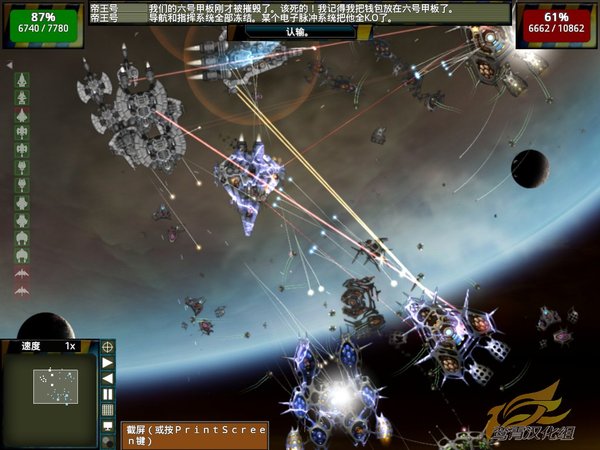600x450 pixels.
Task: Pause the battle
Action: click(108, 394)
